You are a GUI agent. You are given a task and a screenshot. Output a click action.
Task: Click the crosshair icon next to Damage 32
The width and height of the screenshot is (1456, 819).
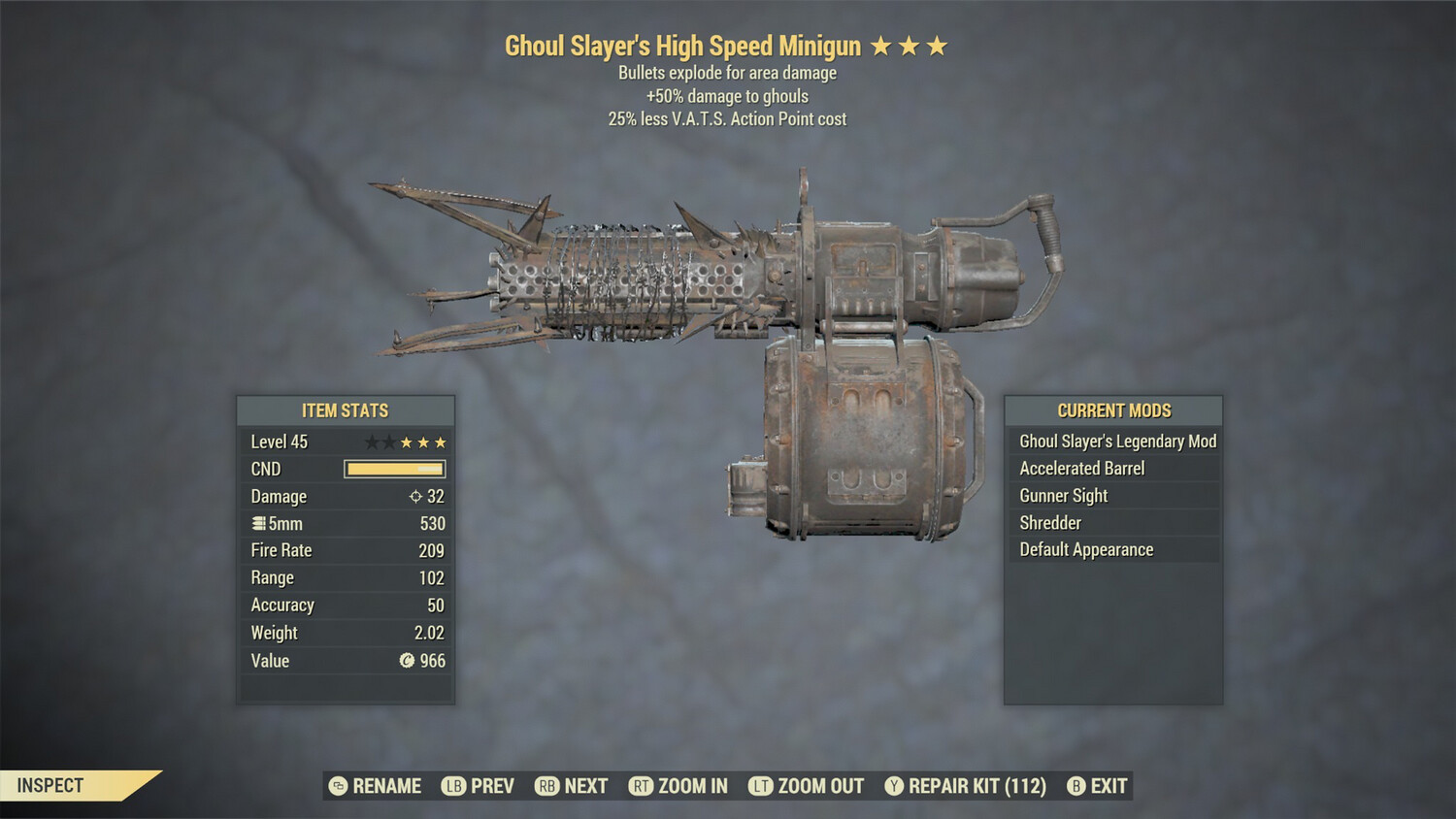pos(416,497)
